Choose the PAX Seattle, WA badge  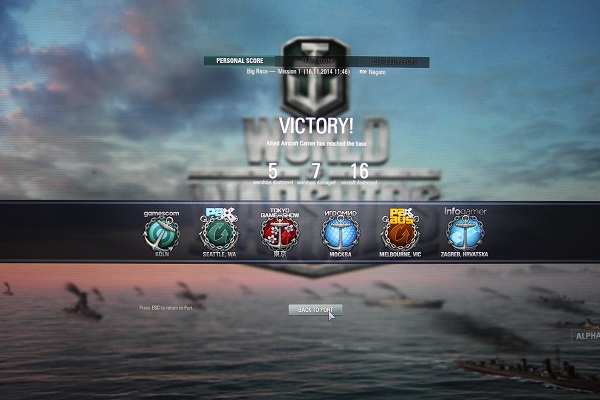point(217,234)
